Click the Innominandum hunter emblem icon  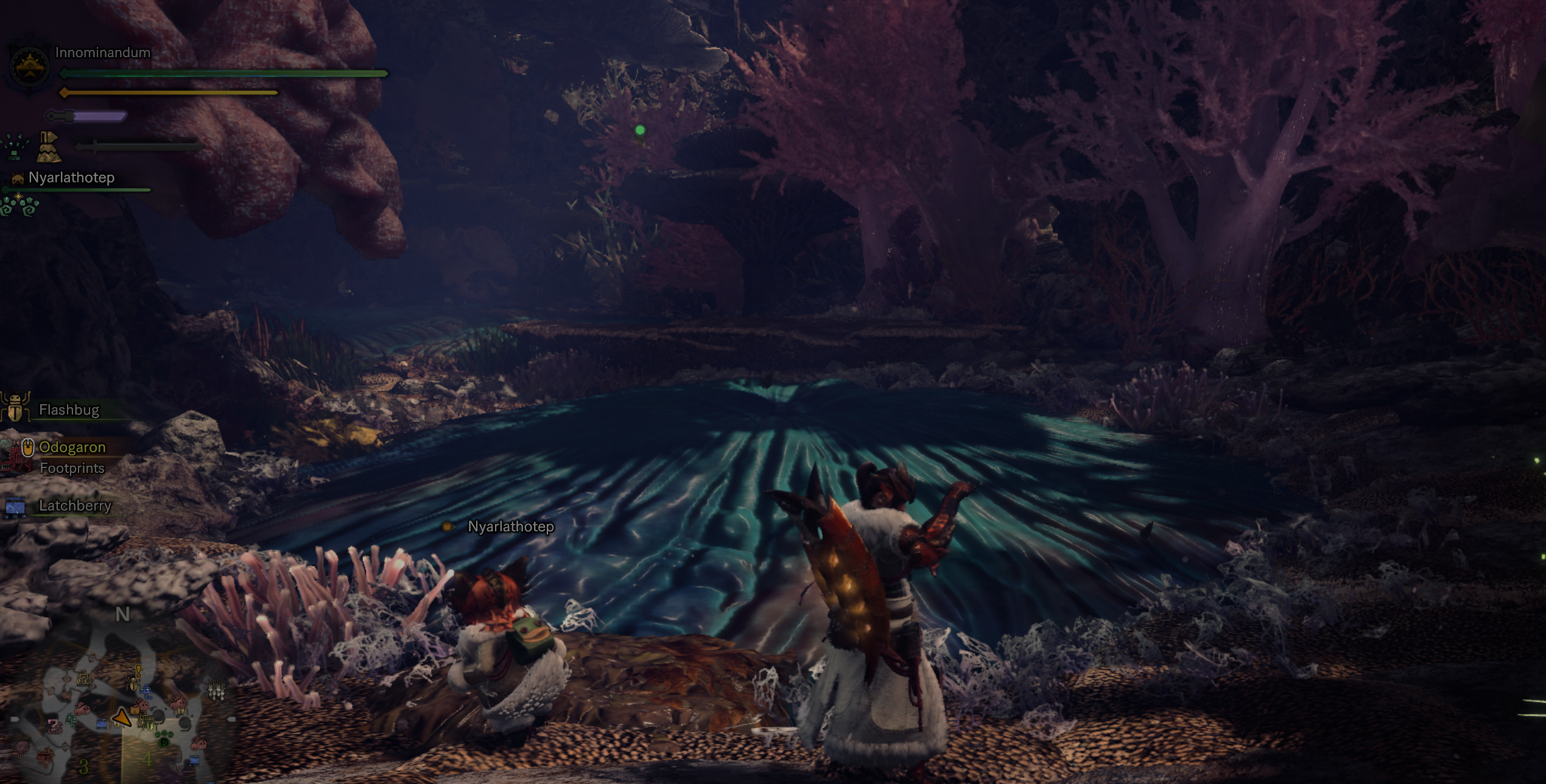(x=29, y=66)
